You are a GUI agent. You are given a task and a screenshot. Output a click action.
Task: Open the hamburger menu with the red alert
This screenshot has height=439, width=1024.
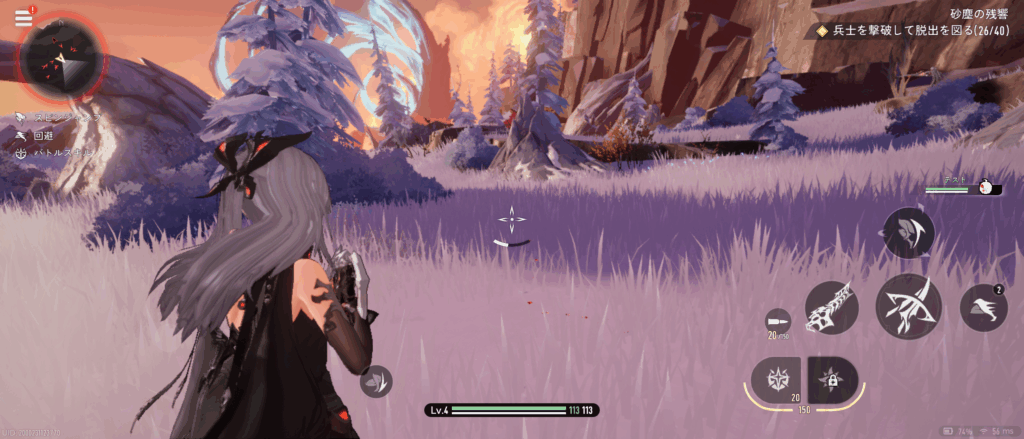[23, 18]
